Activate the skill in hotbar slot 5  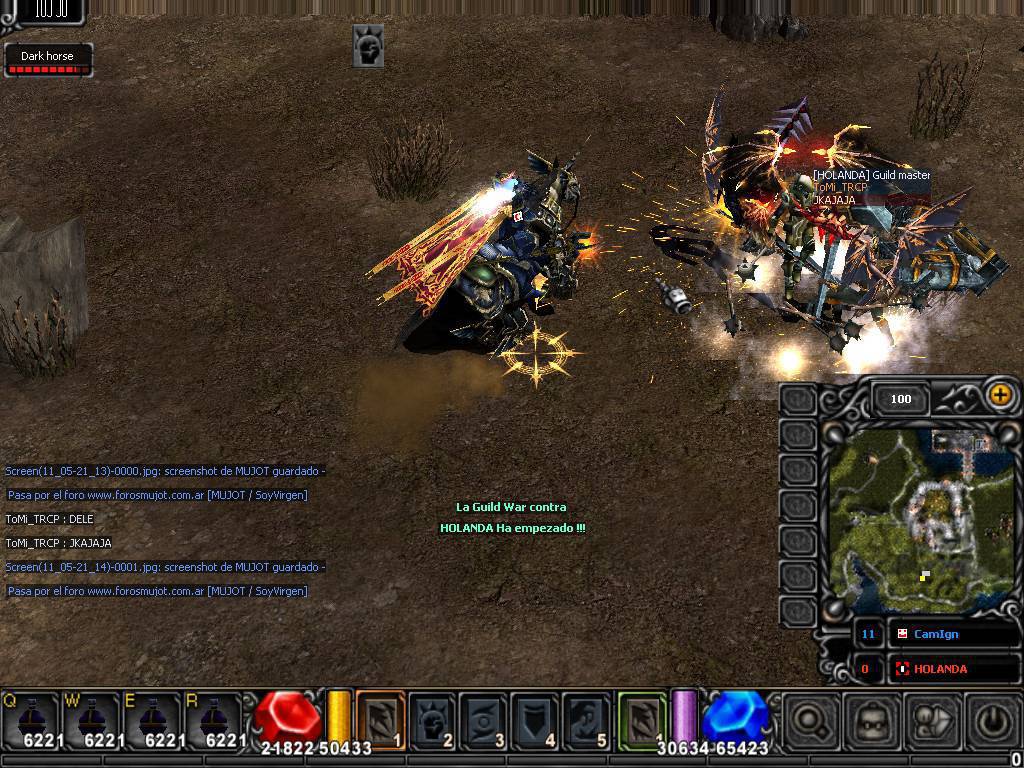tap(585, 718)
